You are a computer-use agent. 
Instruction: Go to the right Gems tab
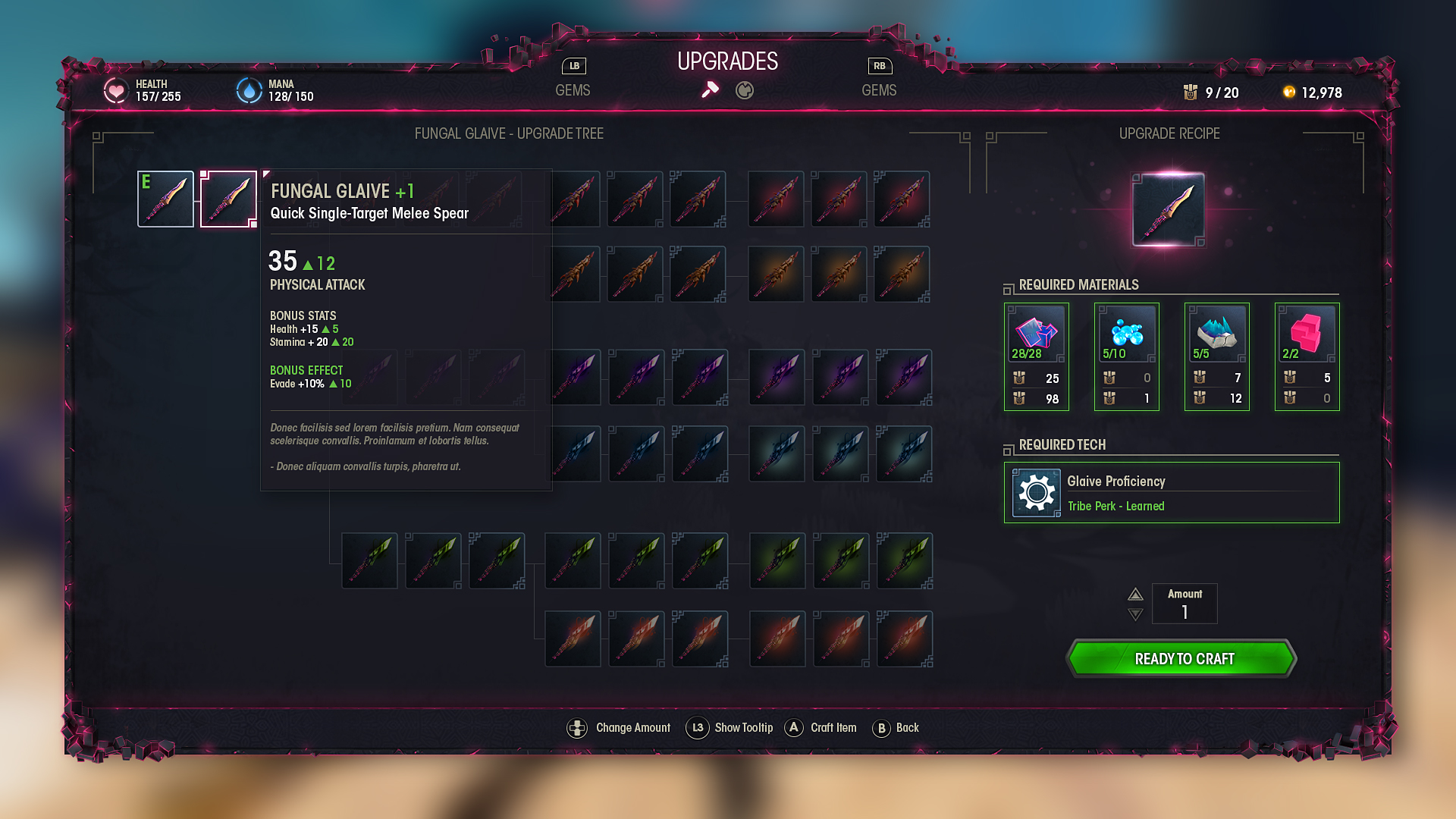coord(879,90)
